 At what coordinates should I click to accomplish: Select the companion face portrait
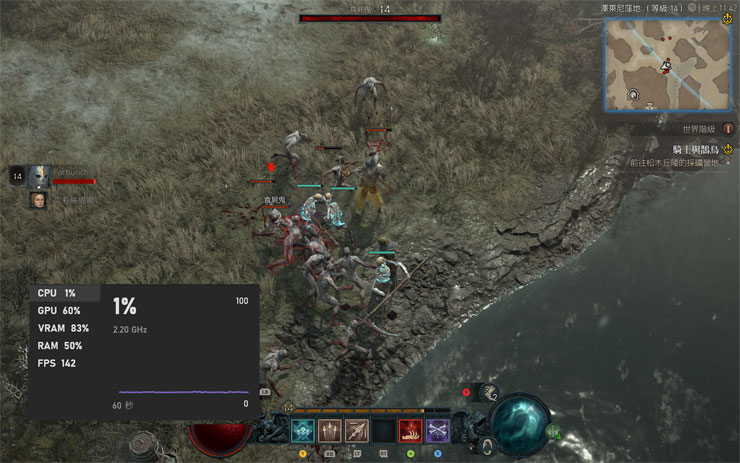coord(38,200)
